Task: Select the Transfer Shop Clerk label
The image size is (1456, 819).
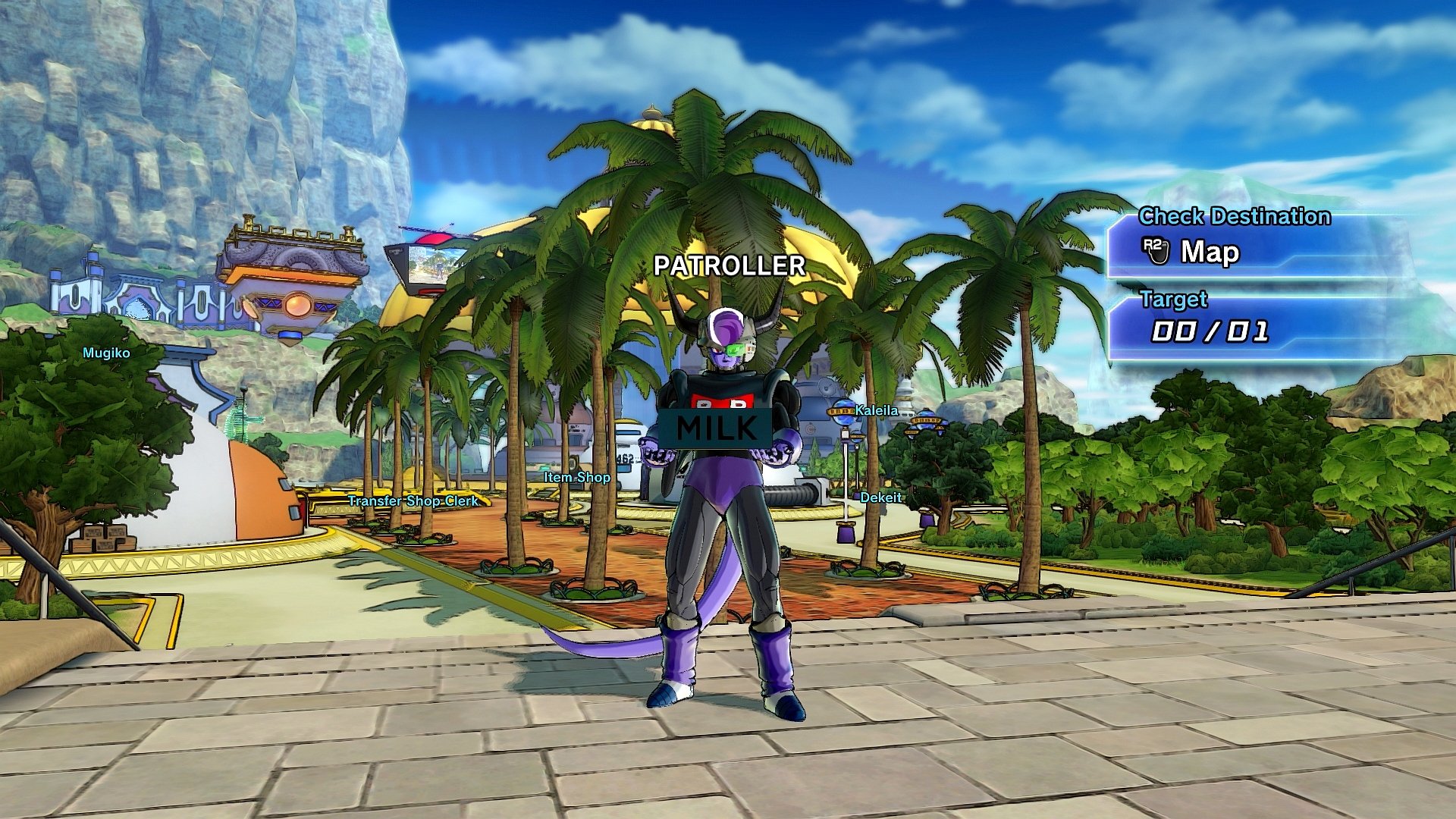Action: [413, 500]
